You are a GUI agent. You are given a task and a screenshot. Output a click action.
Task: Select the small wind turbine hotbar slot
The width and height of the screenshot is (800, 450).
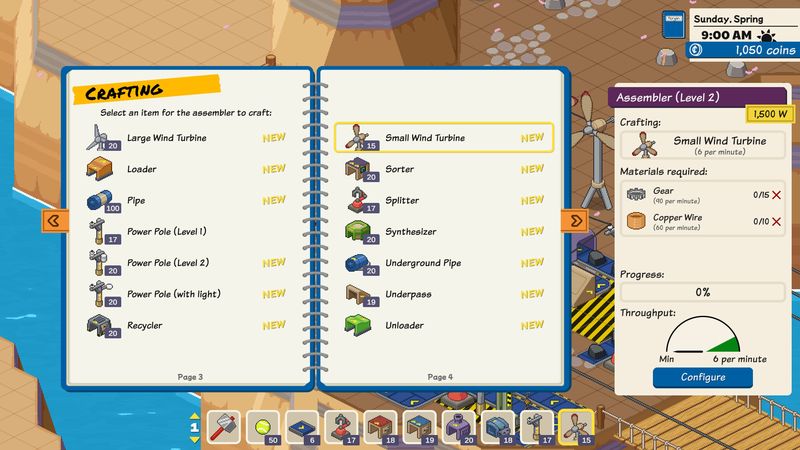coord(575,427)
